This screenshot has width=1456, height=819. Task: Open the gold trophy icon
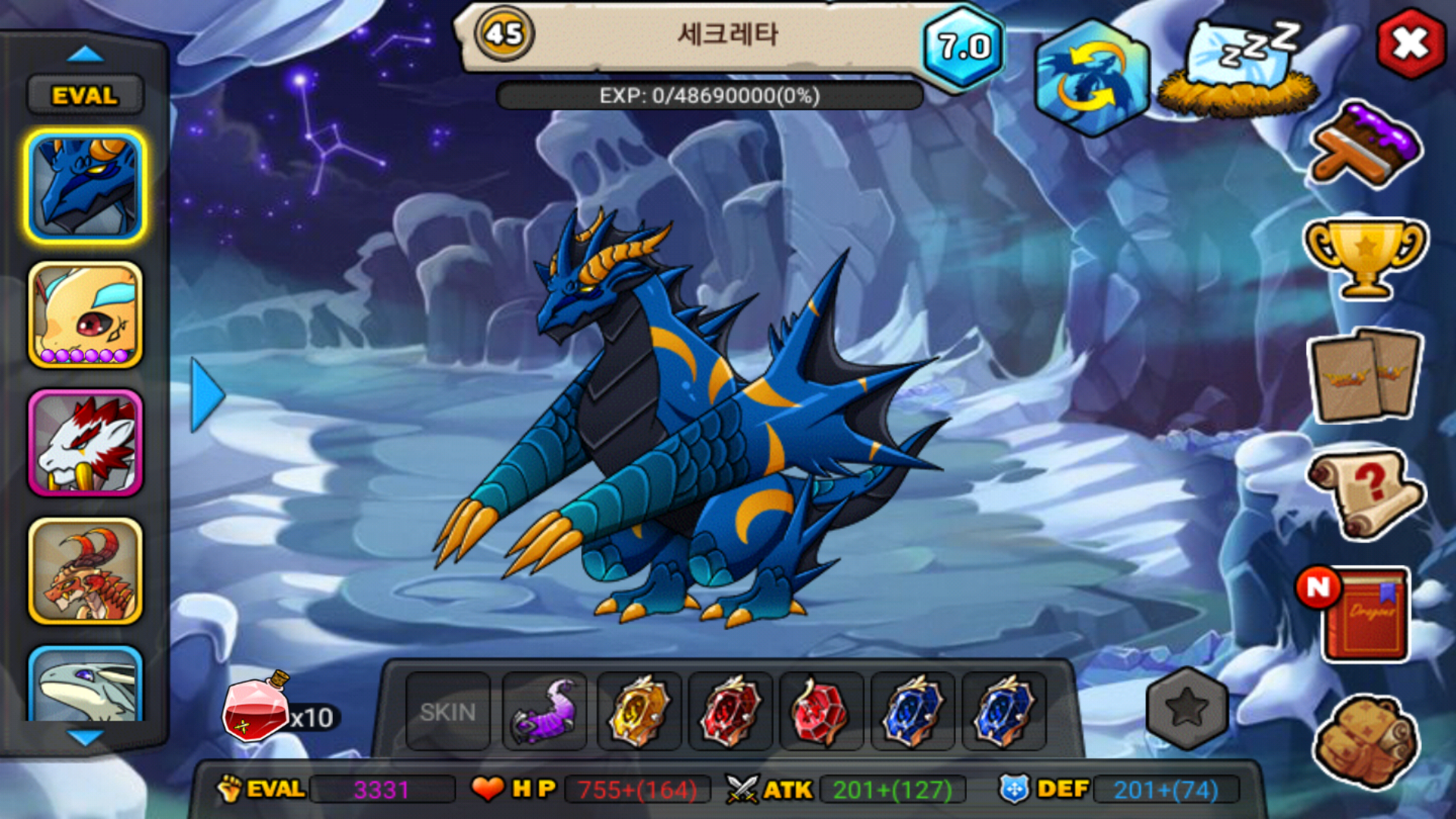click(1365, 258)
